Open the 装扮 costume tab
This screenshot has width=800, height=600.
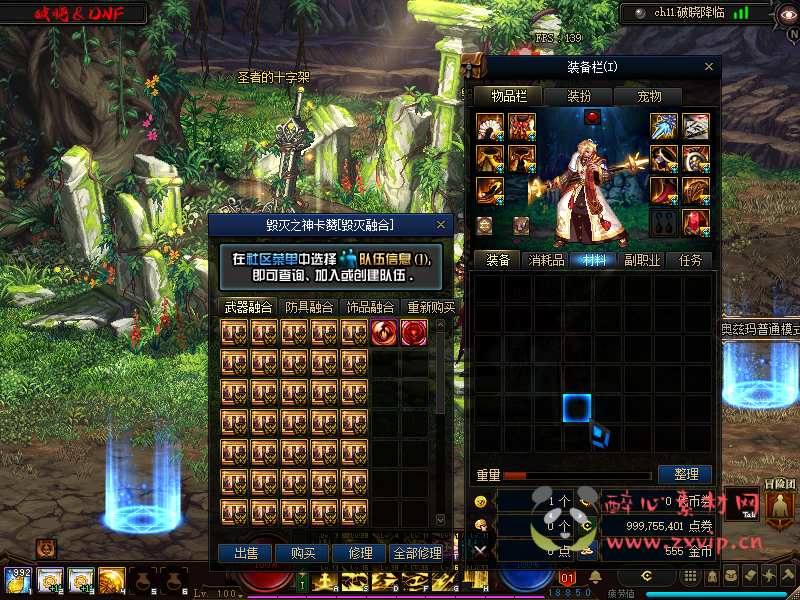[x=579, y=96]
